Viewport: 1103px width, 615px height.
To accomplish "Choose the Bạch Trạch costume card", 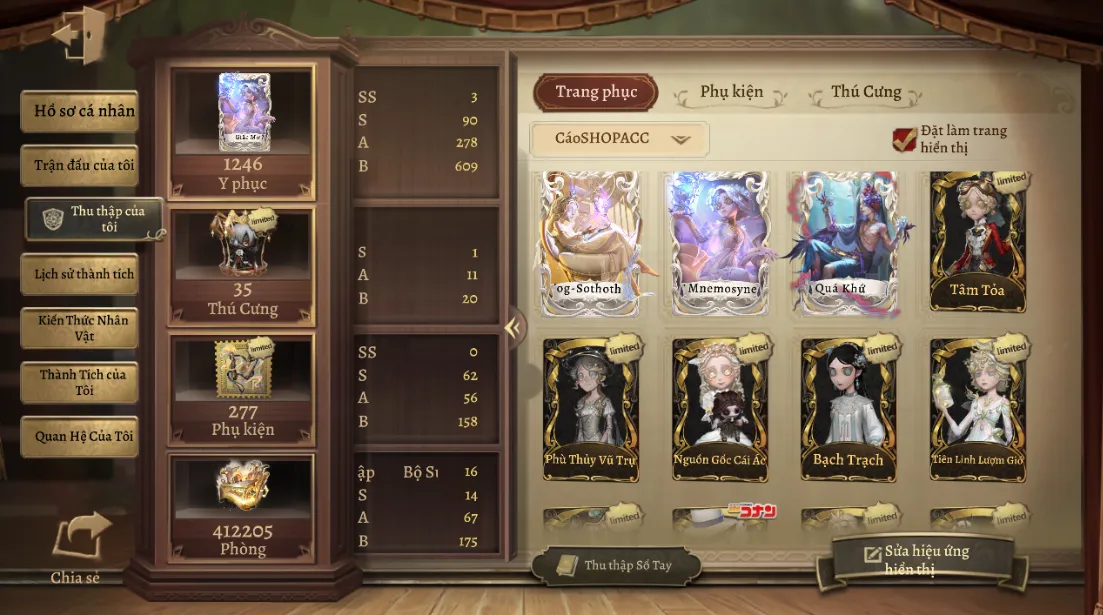I will 848,408.
